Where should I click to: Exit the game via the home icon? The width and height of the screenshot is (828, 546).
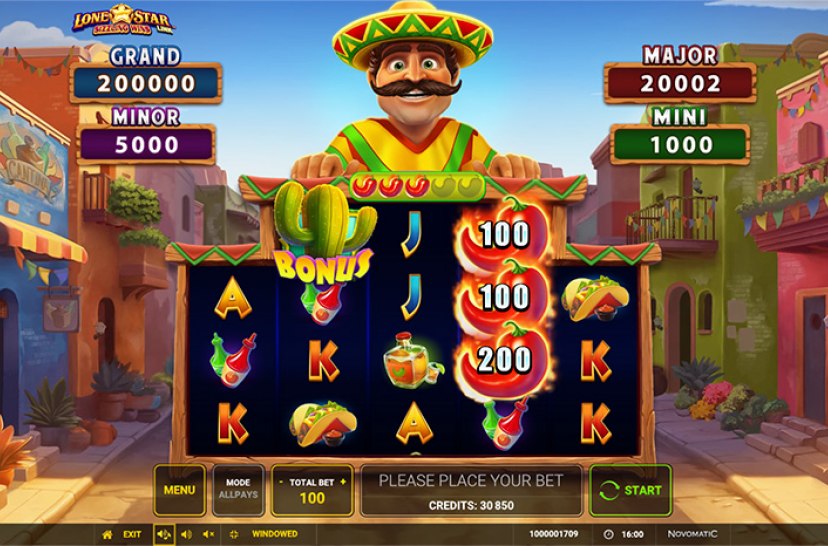click(x=108, y=535)
